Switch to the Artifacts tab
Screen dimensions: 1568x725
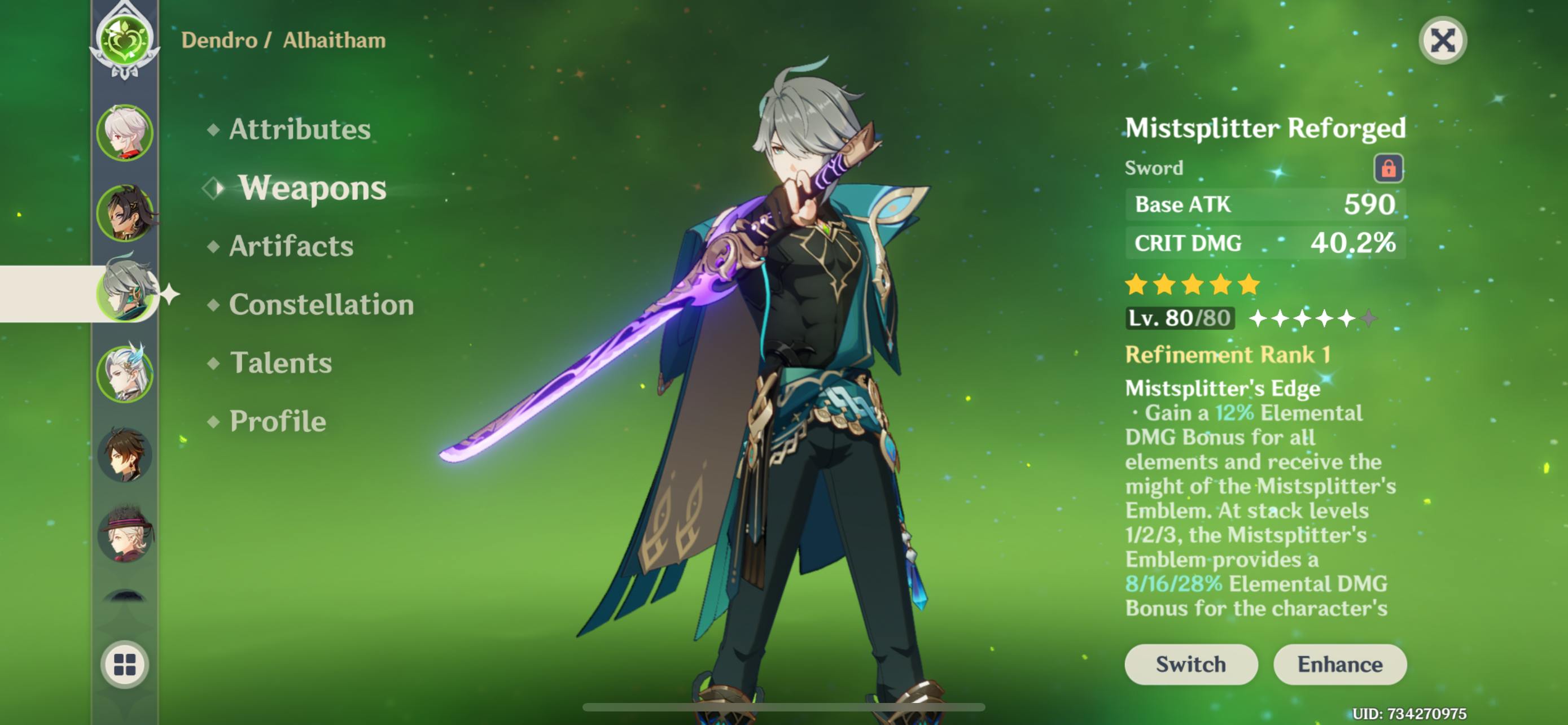pos(291,246)
